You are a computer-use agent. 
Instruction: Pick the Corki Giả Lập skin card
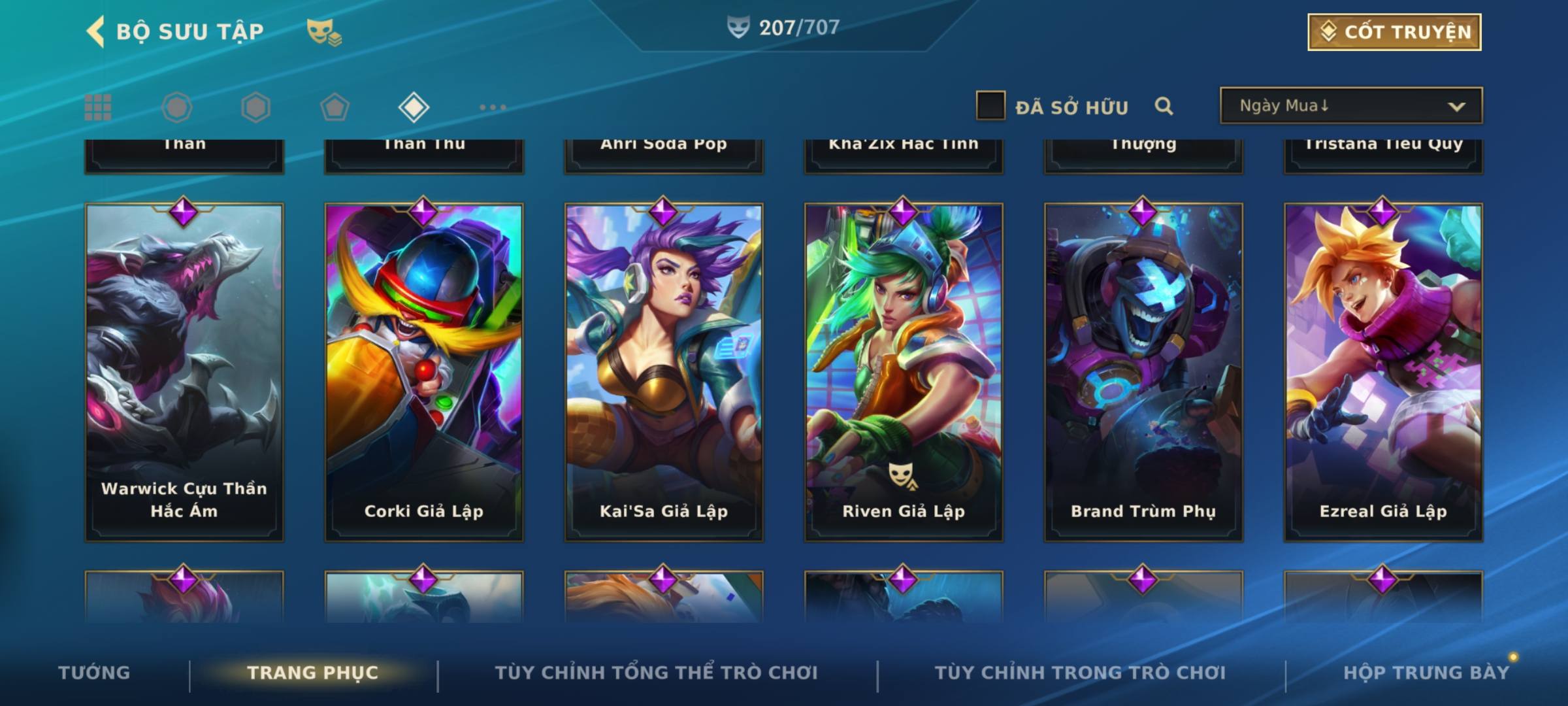tap(424, 373)
